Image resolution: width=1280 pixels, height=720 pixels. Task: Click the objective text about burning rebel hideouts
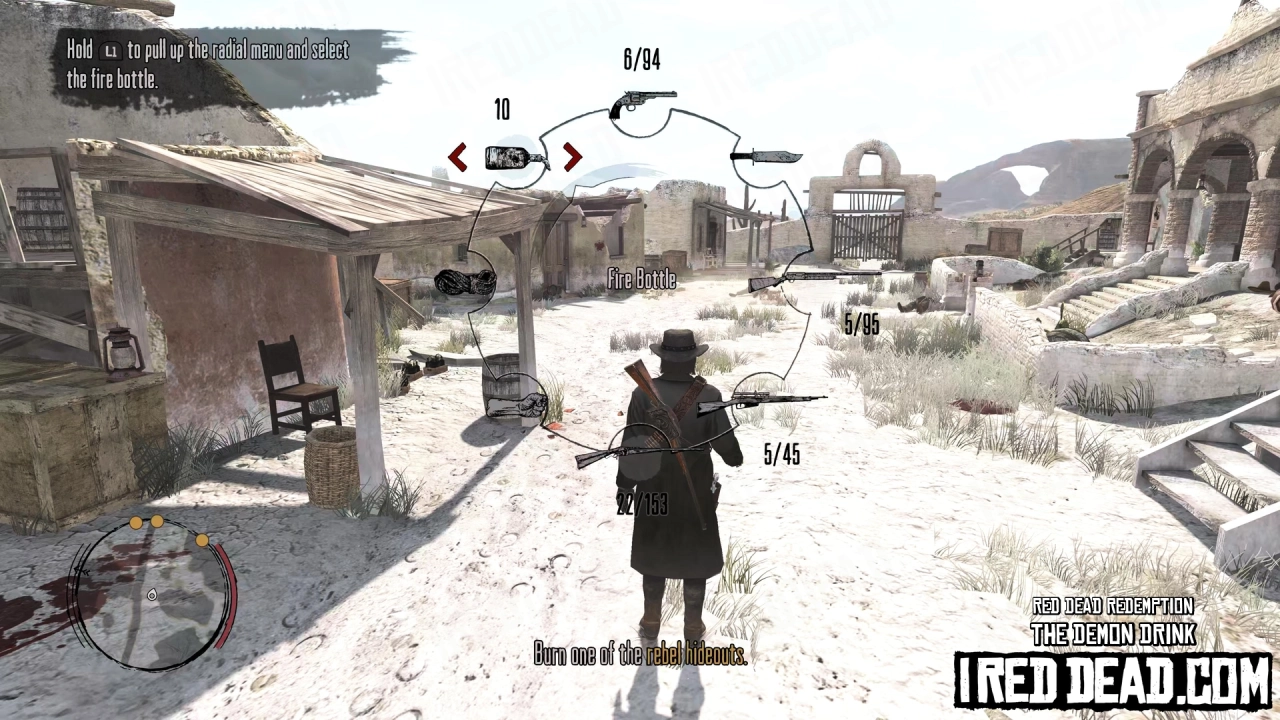coord(639,655)
